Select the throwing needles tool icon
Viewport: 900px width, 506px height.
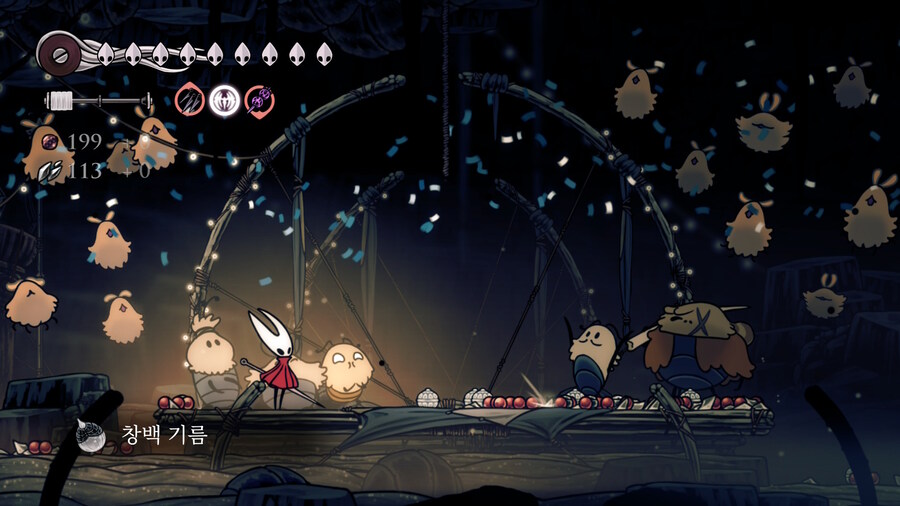point(189,100)
